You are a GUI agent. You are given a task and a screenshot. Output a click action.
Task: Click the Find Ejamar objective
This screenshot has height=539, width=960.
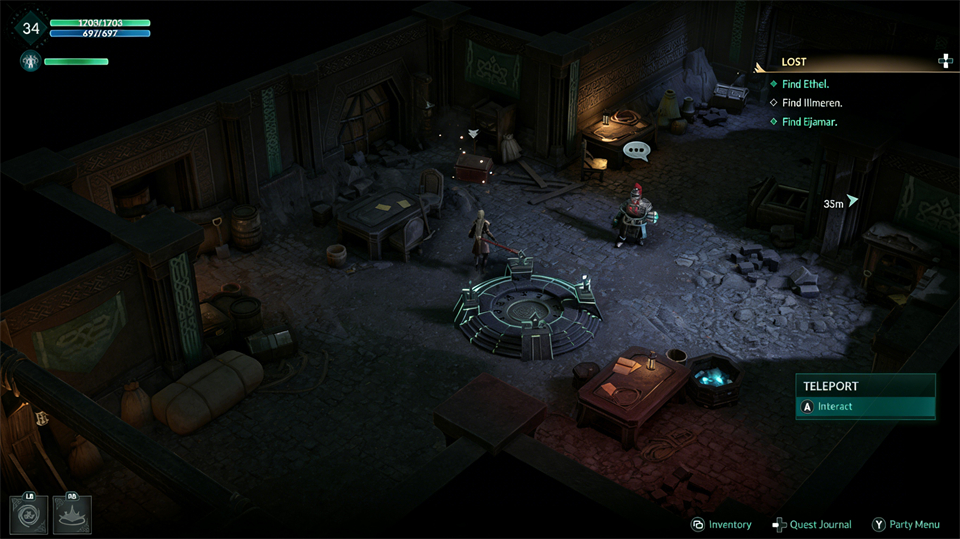(x=809, y=122)
